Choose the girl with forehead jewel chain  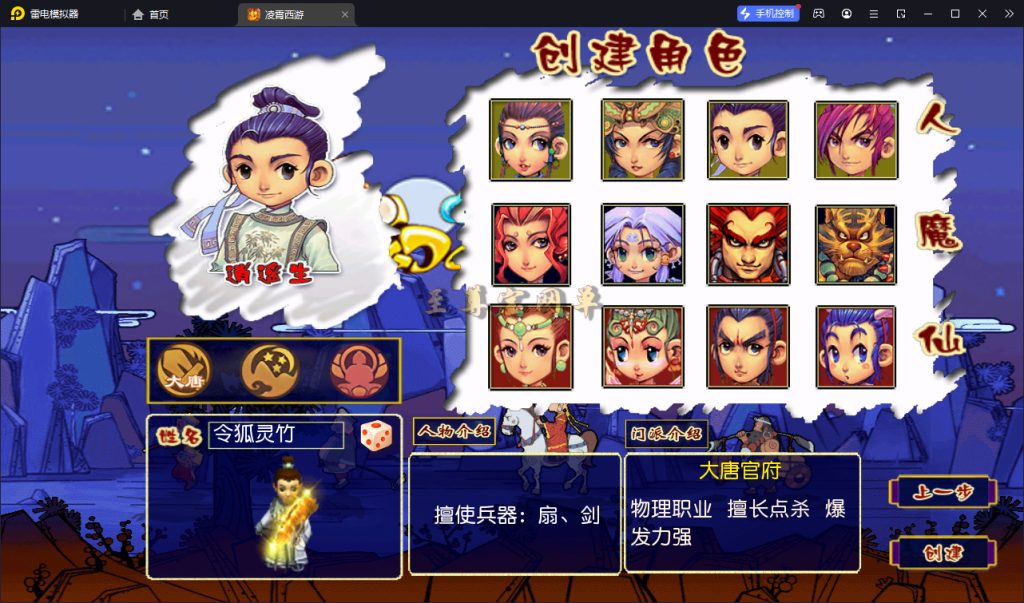(531, 140)
